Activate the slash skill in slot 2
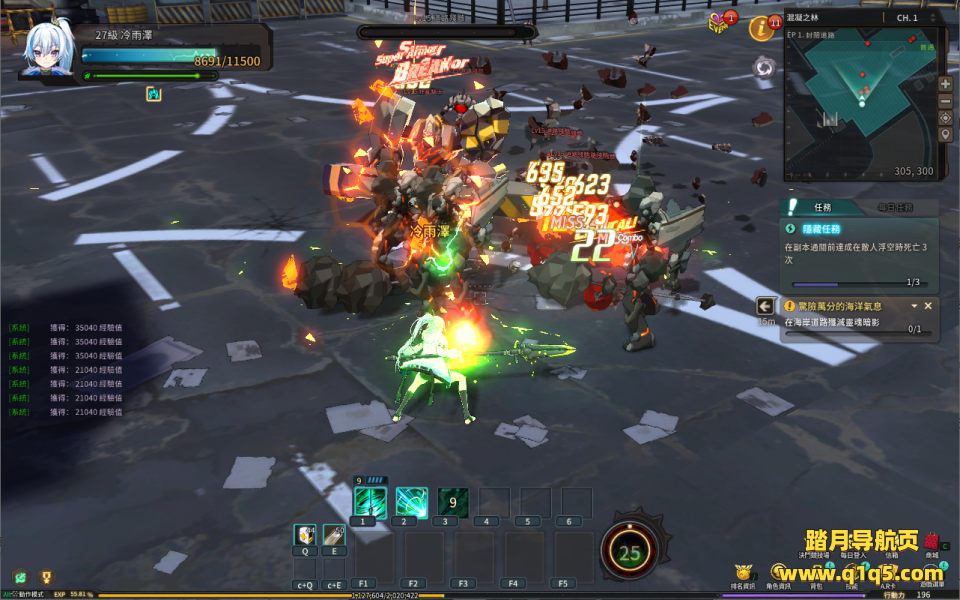This screenshot has width=960, height=600. pos(411,502)
